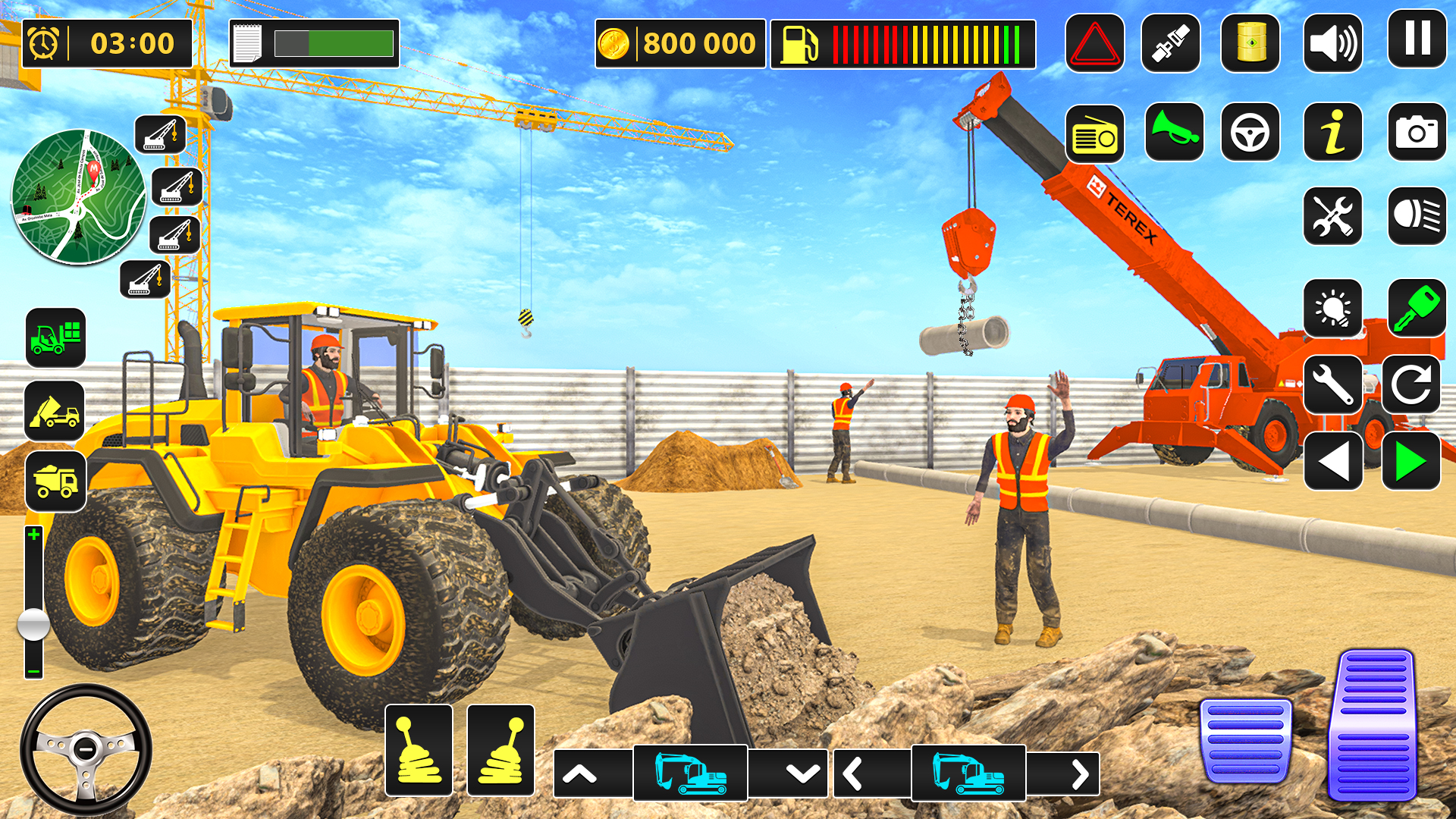Open the radio player

pyautogui.click(x=1095, y=134)
